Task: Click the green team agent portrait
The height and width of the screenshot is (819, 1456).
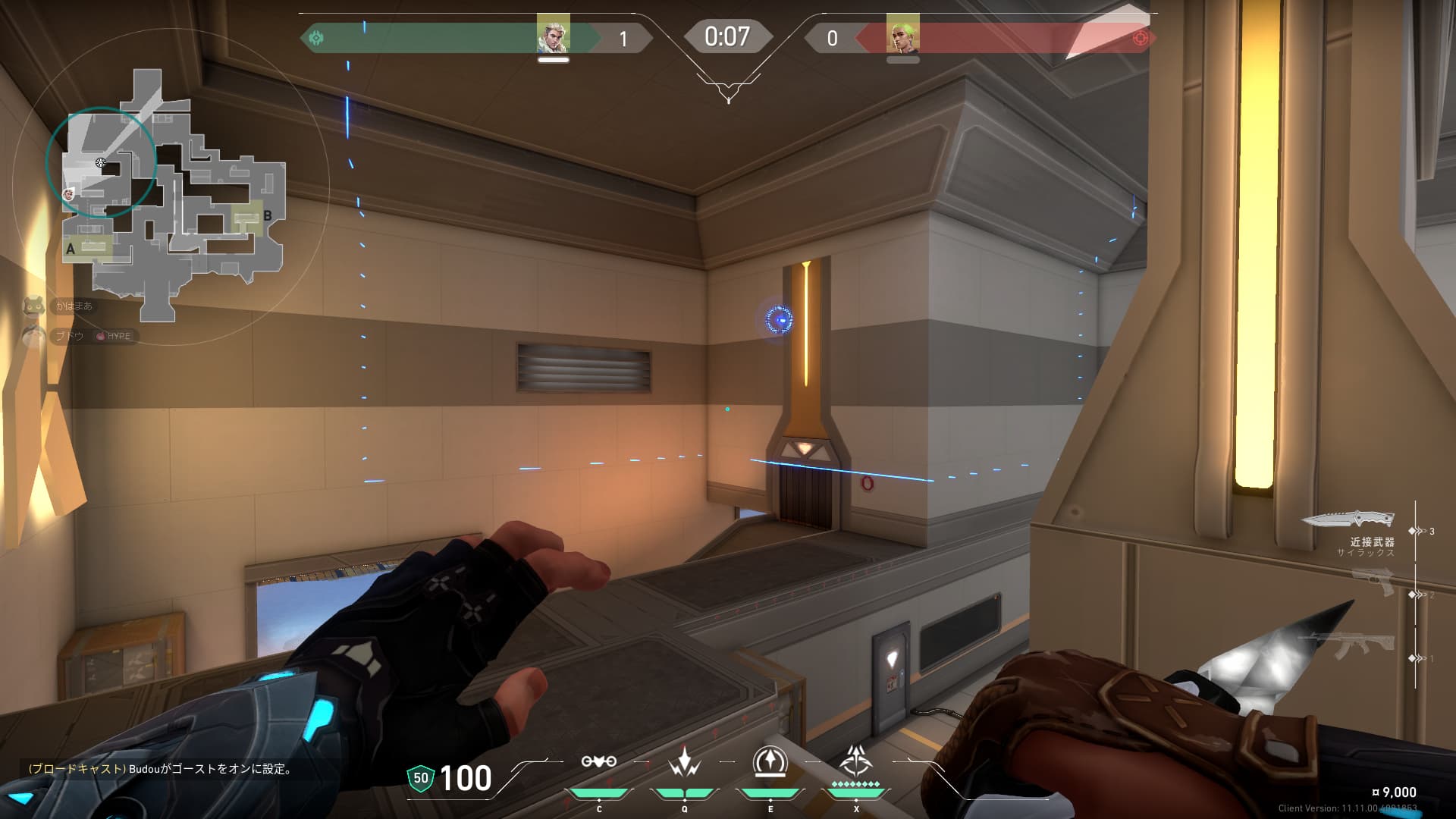Action: (x=553, y=34)
